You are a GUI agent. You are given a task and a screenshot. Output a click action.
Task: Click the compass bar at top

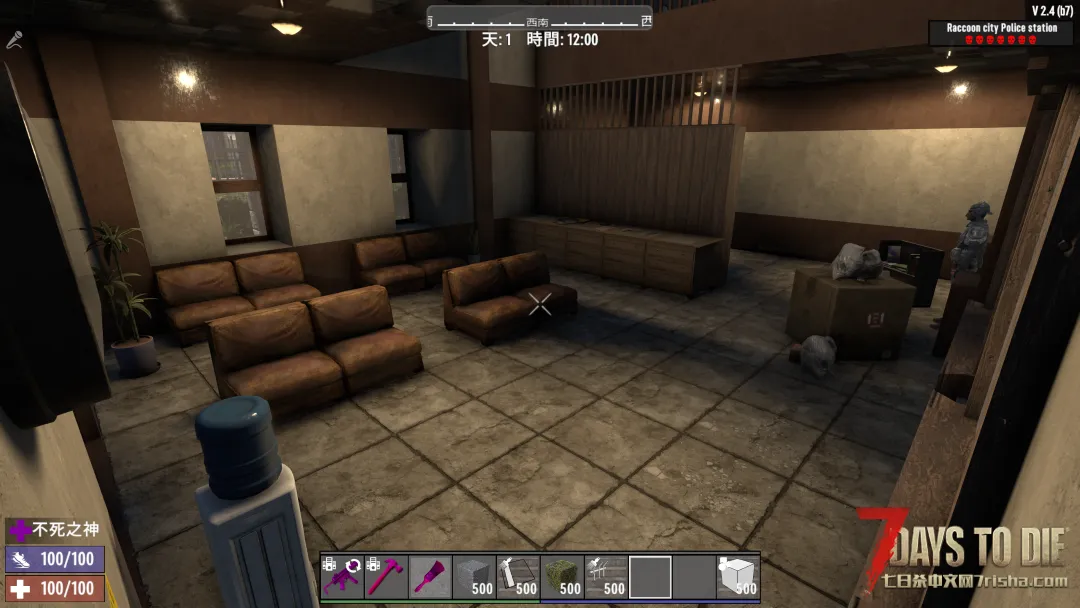click(x=540, y=19)
